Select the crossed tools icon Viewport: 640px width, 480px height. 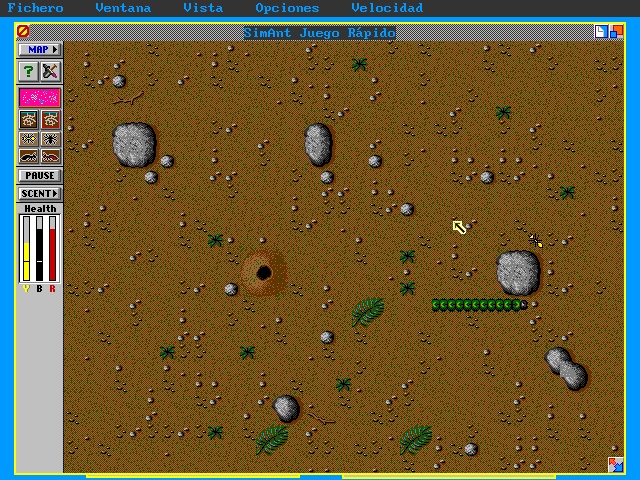(50, 71)
